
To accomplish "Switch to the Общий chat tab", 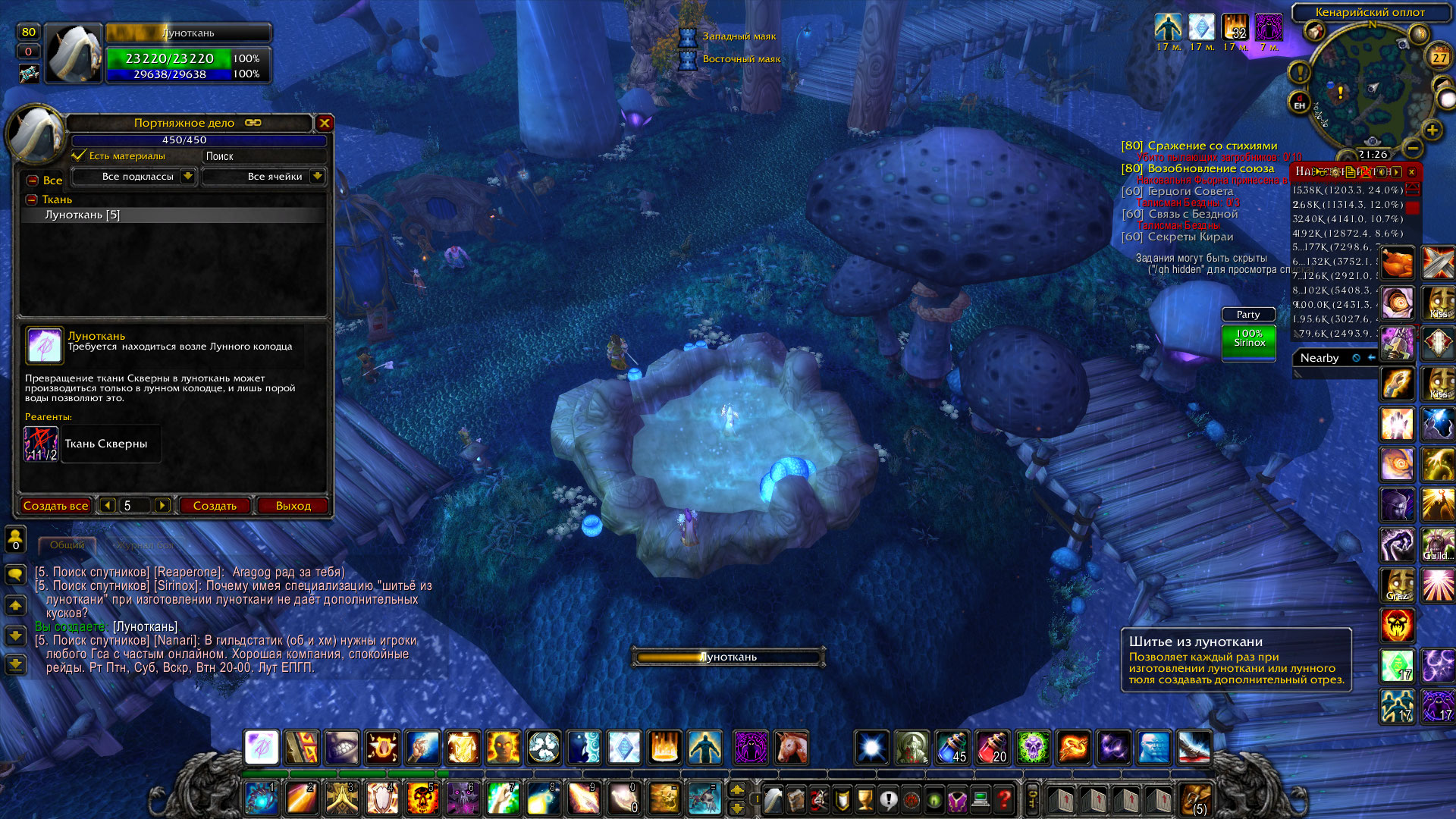I will click(67, 545).
